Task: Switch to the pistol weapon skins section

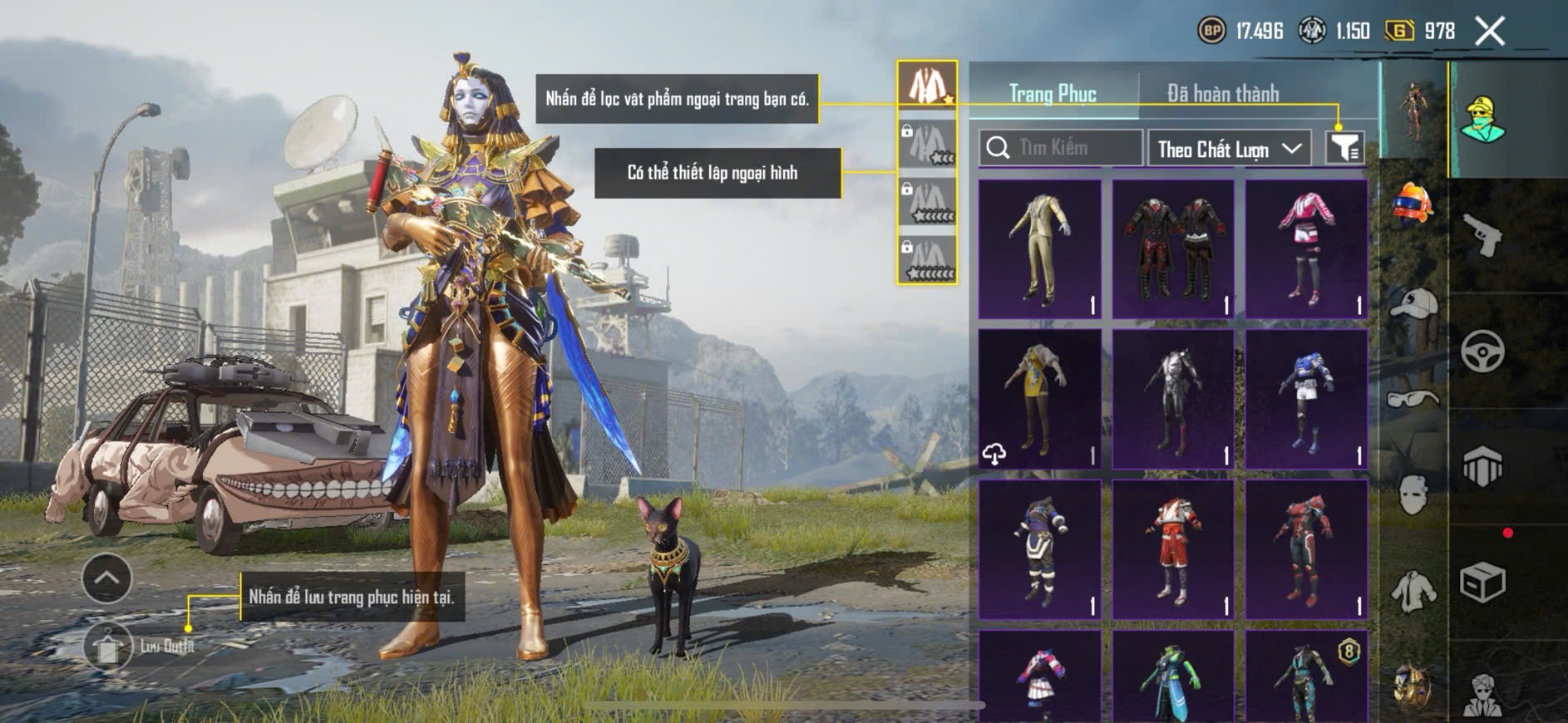Action: click(1482, 235)
